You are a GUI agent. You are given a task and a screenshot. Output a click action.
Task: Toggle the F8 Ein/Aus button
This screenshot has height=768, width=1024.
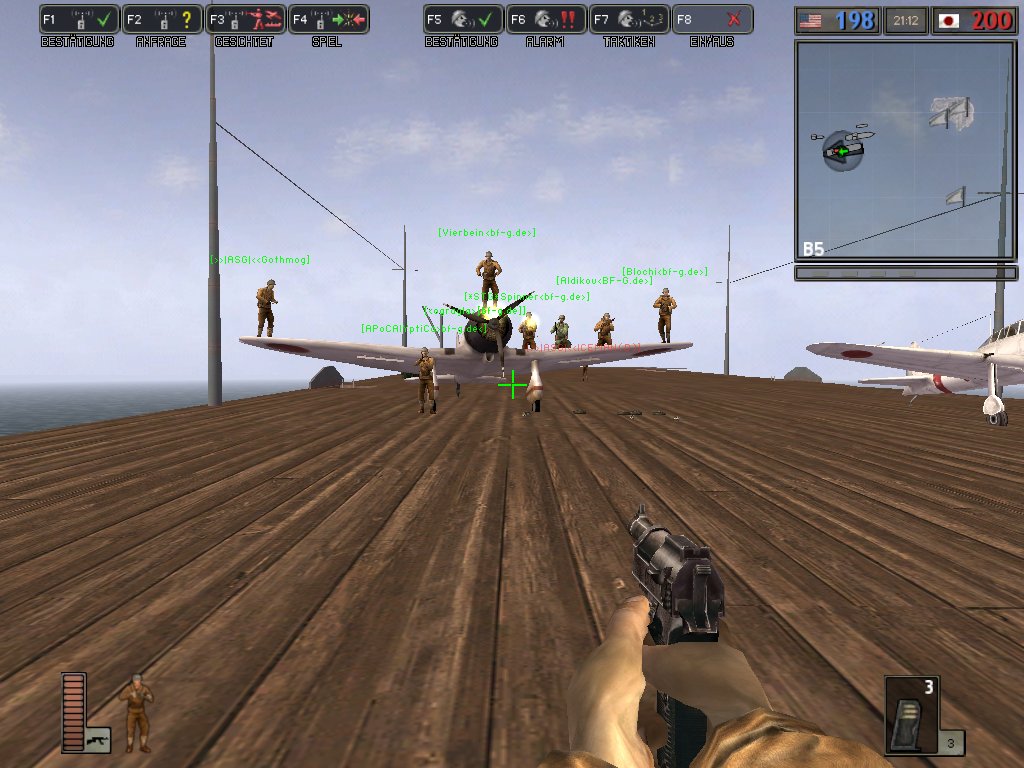(x=712, y=19)
